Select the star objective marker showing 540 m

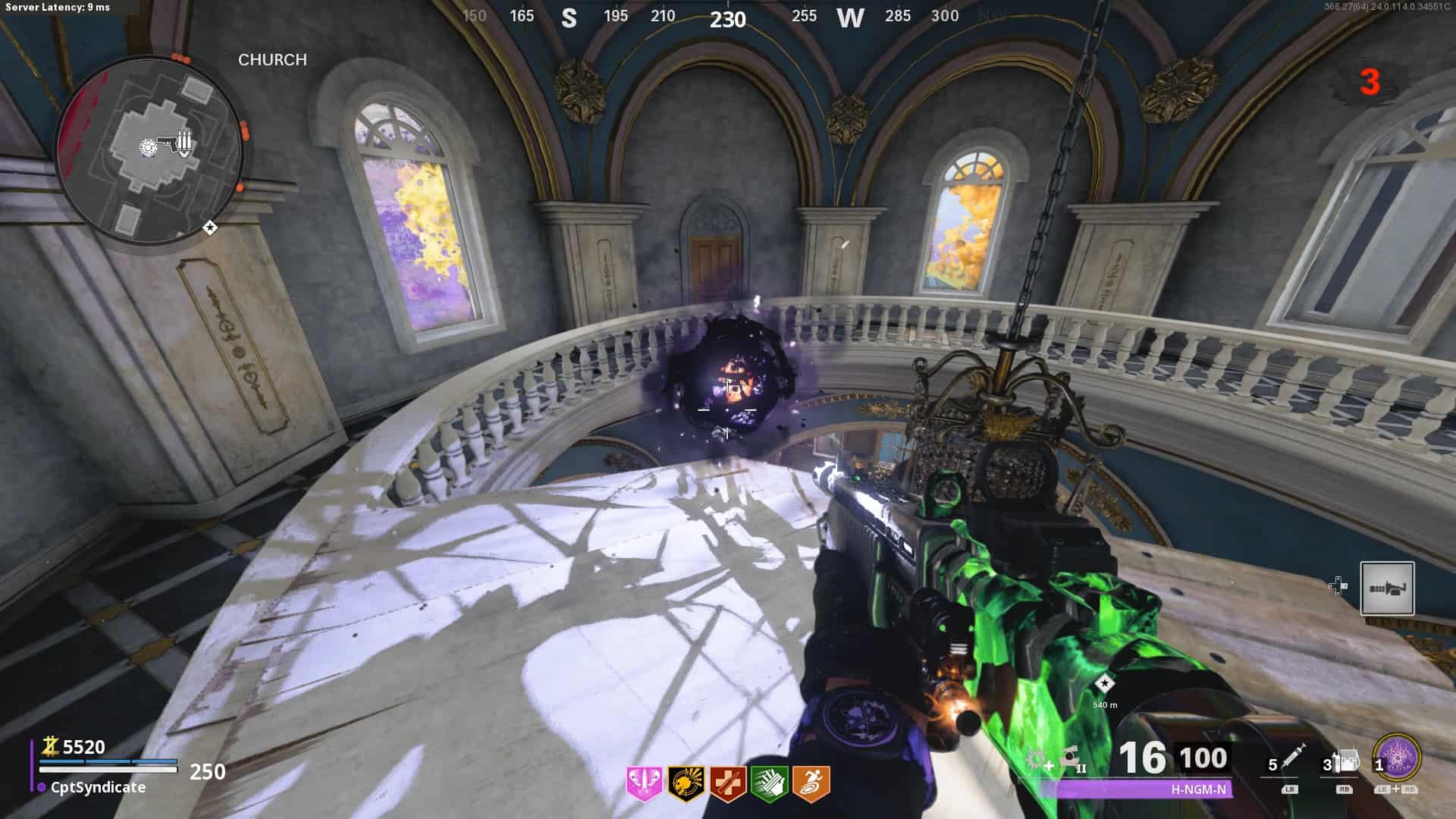point(1105,683)
